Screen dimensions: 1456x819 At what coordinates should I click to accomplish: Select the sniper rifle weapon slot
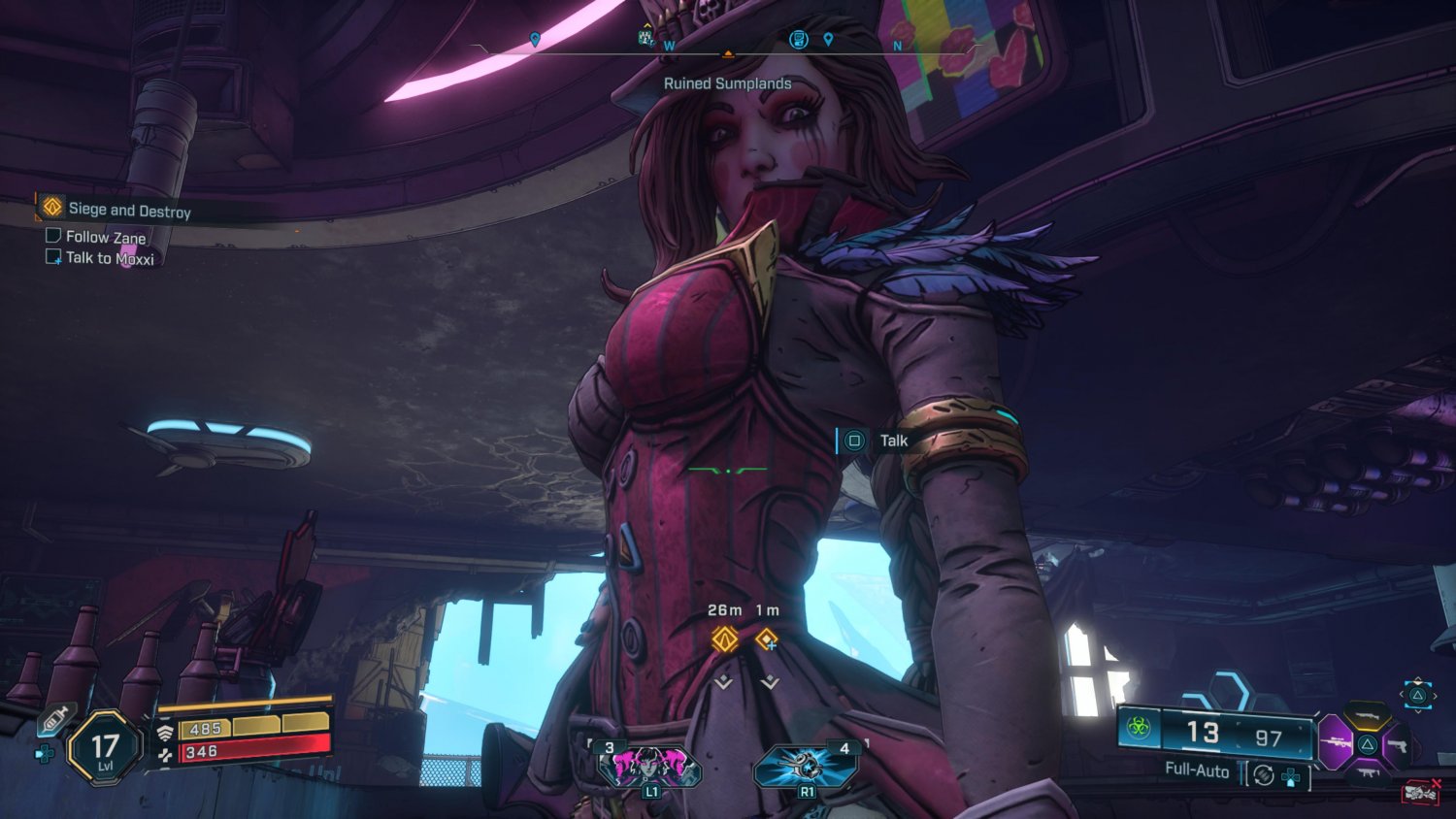point(1338,743)
